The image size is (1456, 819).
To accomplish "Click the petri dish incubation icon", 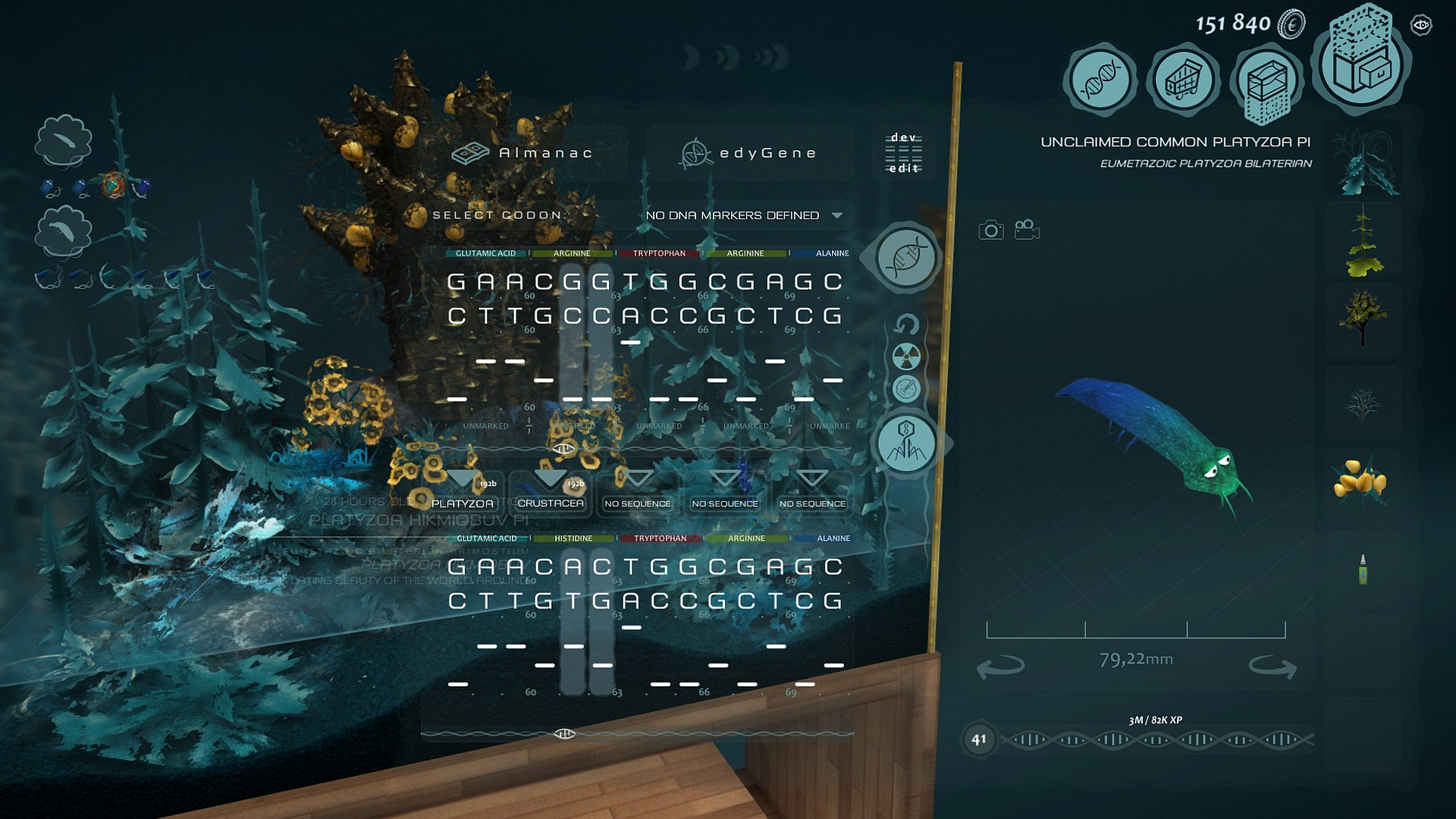I will tap(907, 387).
